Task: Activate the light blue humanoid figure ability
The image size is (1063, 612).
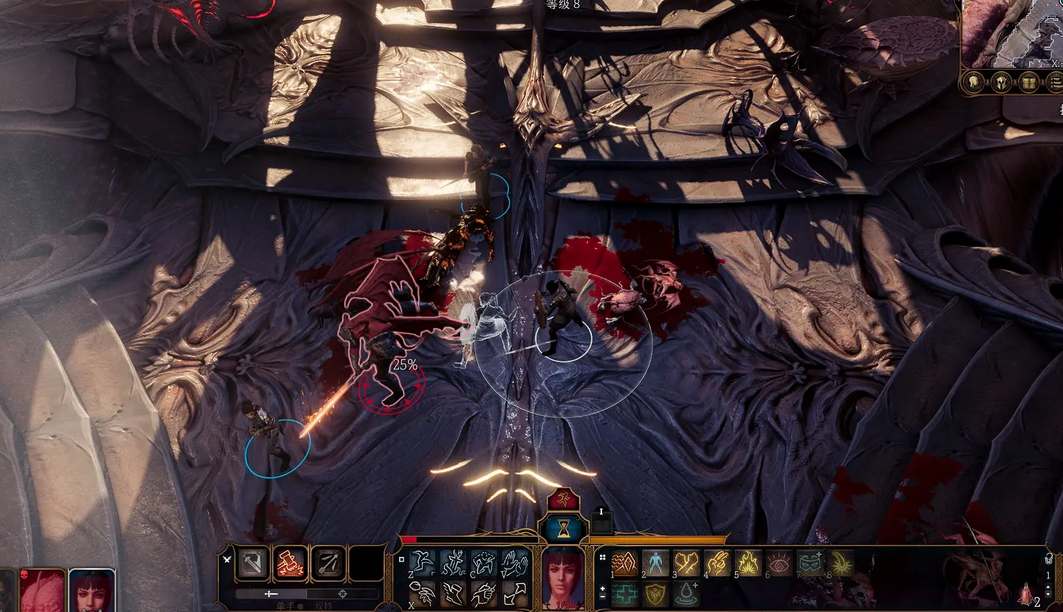Action: click(x=656, y=564)
